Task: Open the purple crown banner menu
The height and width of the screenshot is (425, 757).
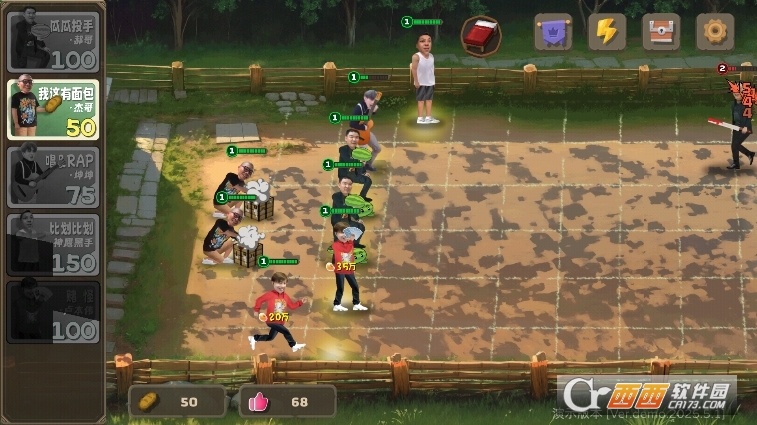Action: (x=552, y=32)
